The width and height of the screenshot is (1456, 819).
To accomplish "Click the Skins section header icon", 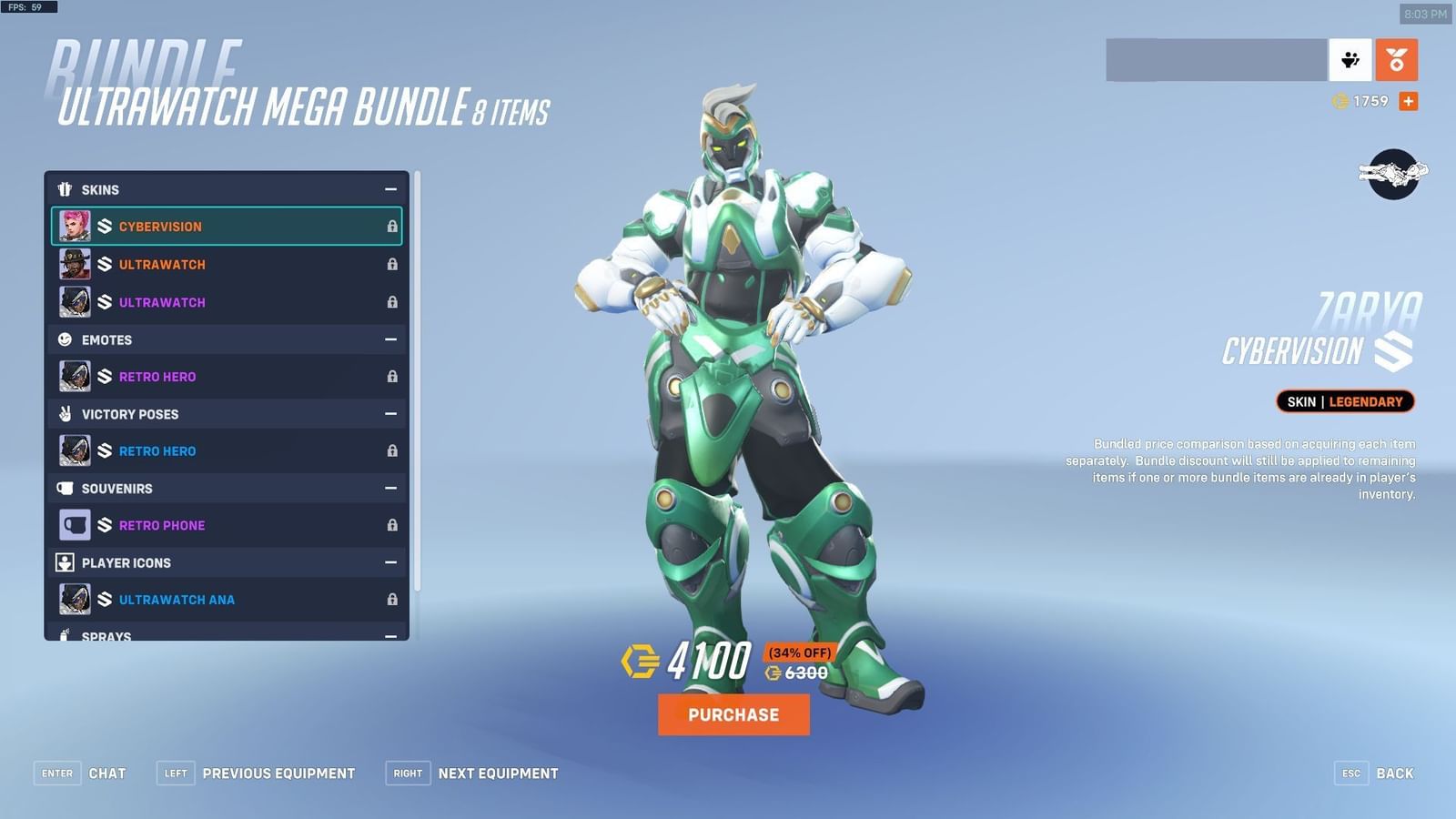I will click(x=65, y=189).
